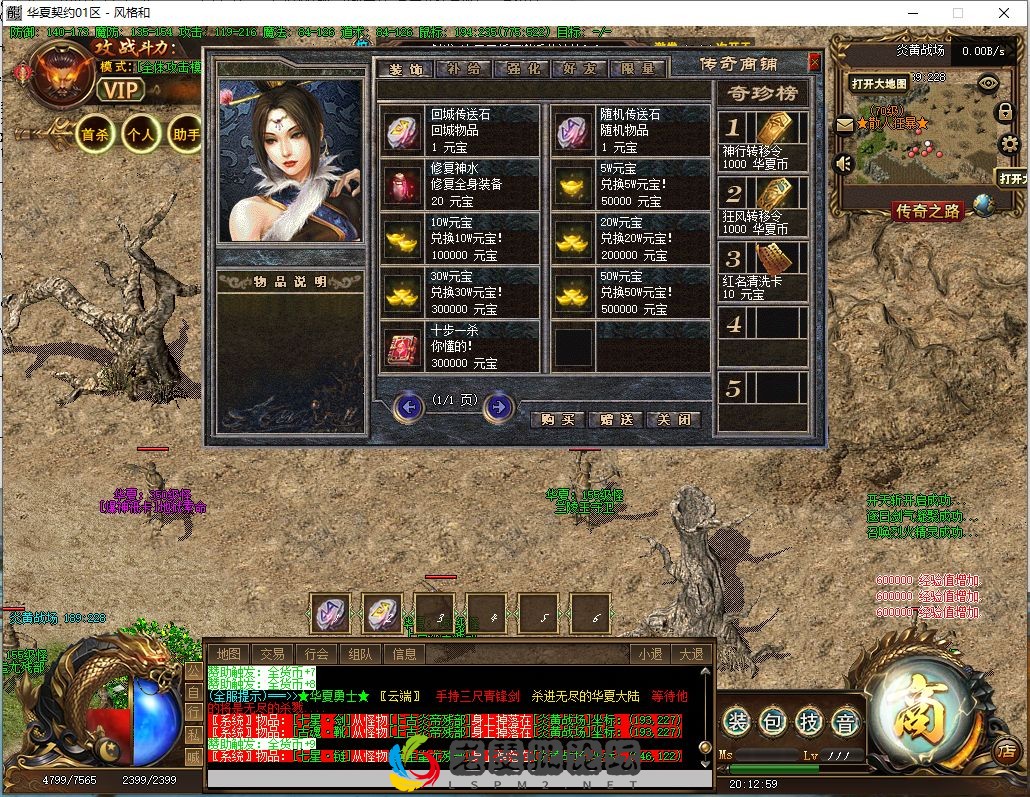Select the 限量 shop tab
1030x797 pixels.
[637, 69]
